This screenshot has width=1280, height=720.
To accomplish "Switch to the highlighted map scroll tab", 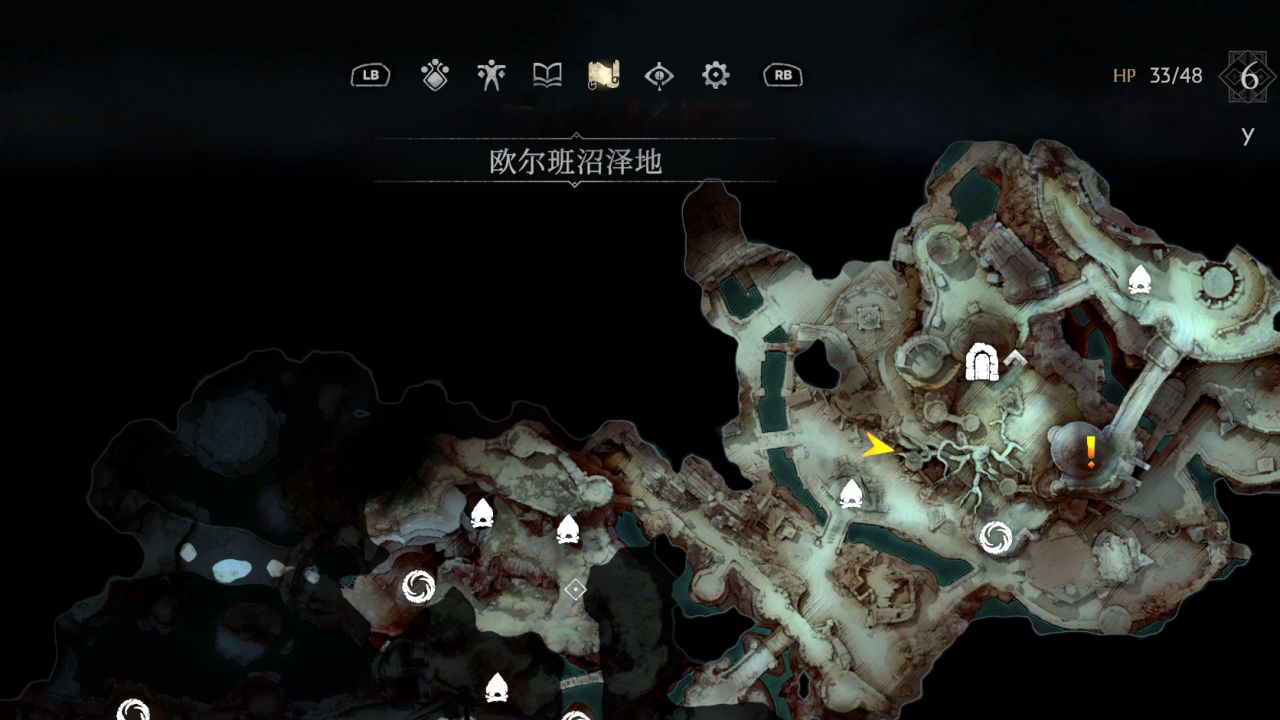I will [x=605, y=75].
